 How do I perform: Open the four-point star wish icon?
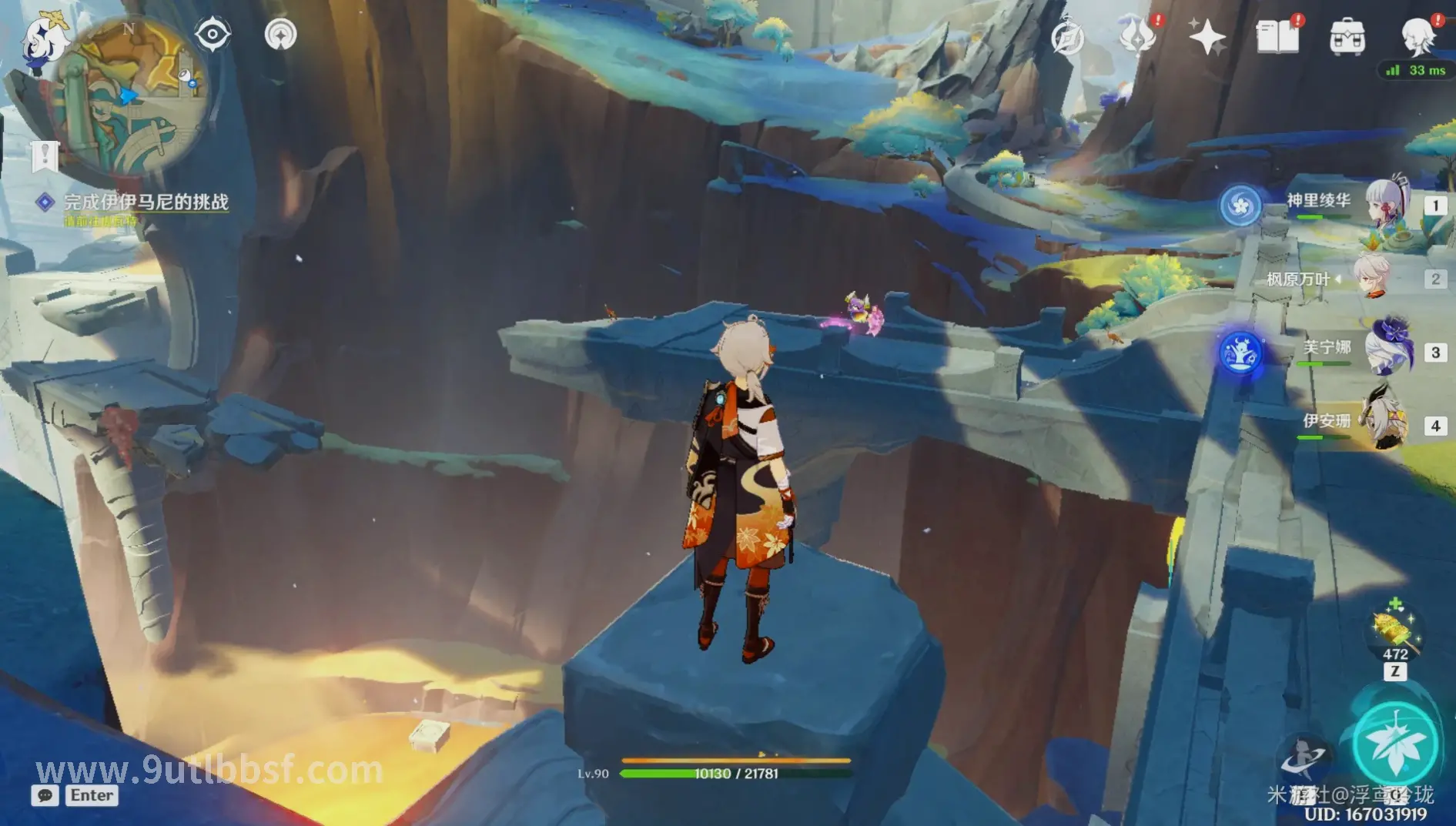coord(1207,37)
